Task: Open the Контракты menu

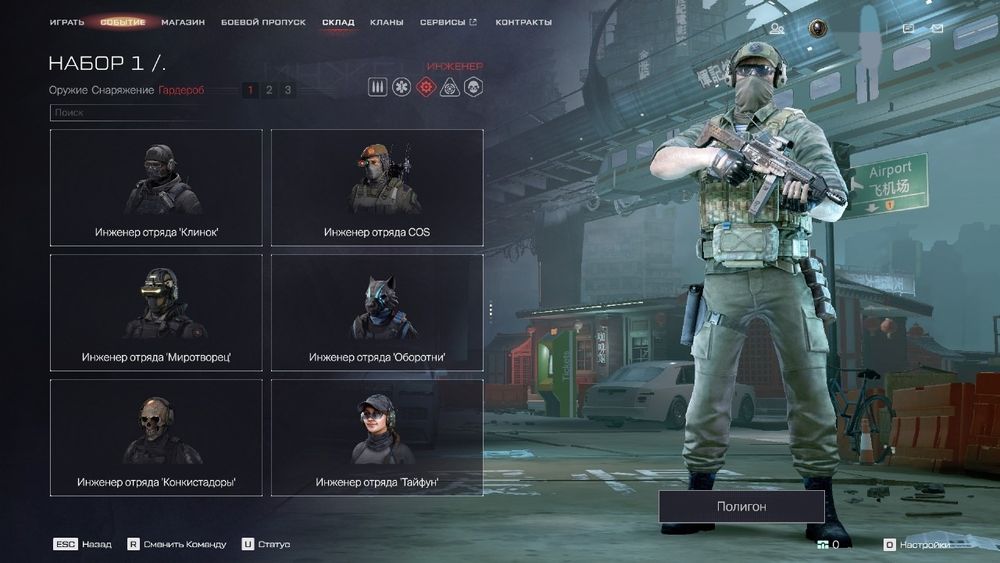Action: (523, 22)
